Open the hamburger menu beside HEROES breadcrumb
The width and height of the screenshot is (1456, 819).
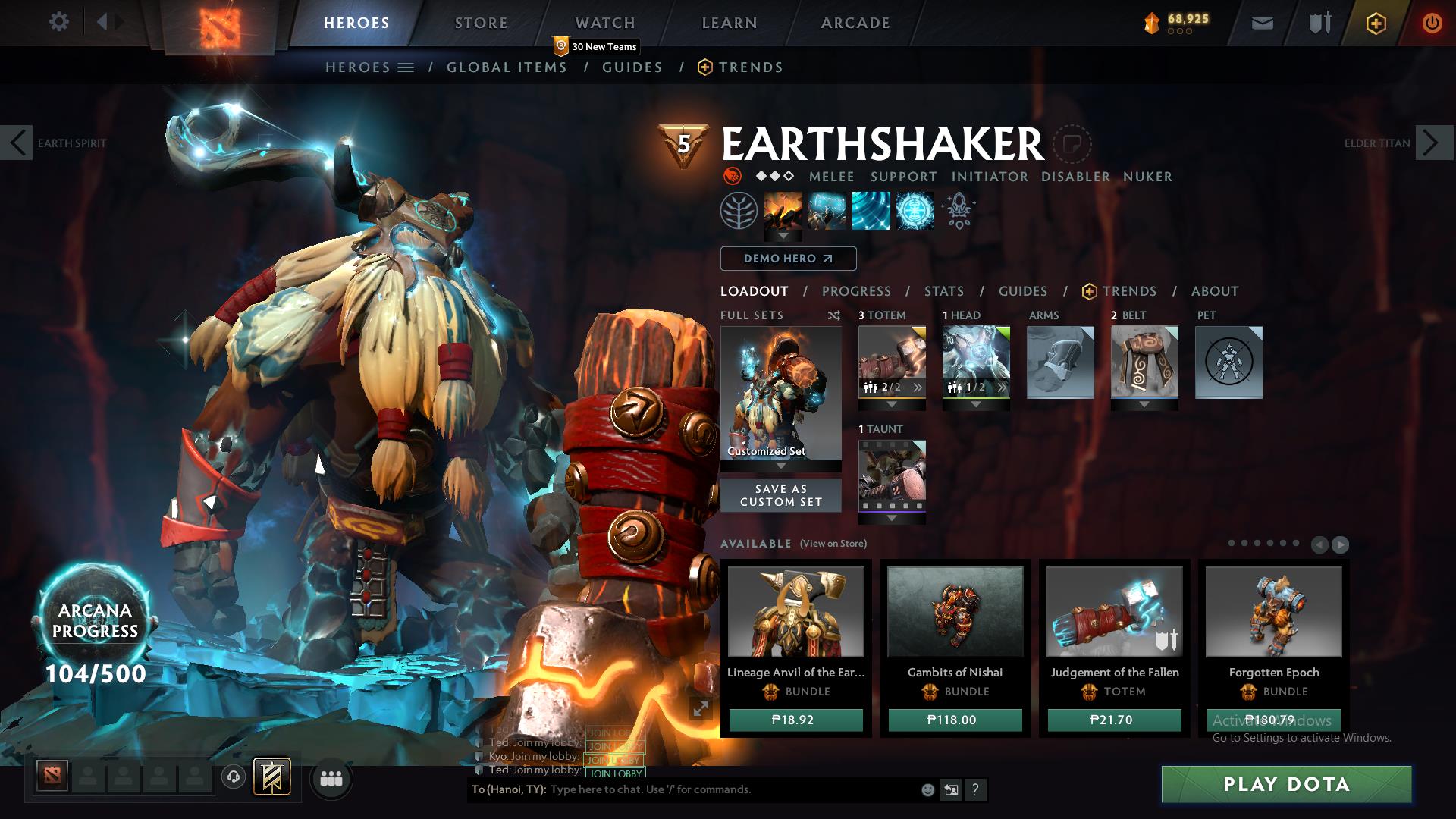coord(406,67)
